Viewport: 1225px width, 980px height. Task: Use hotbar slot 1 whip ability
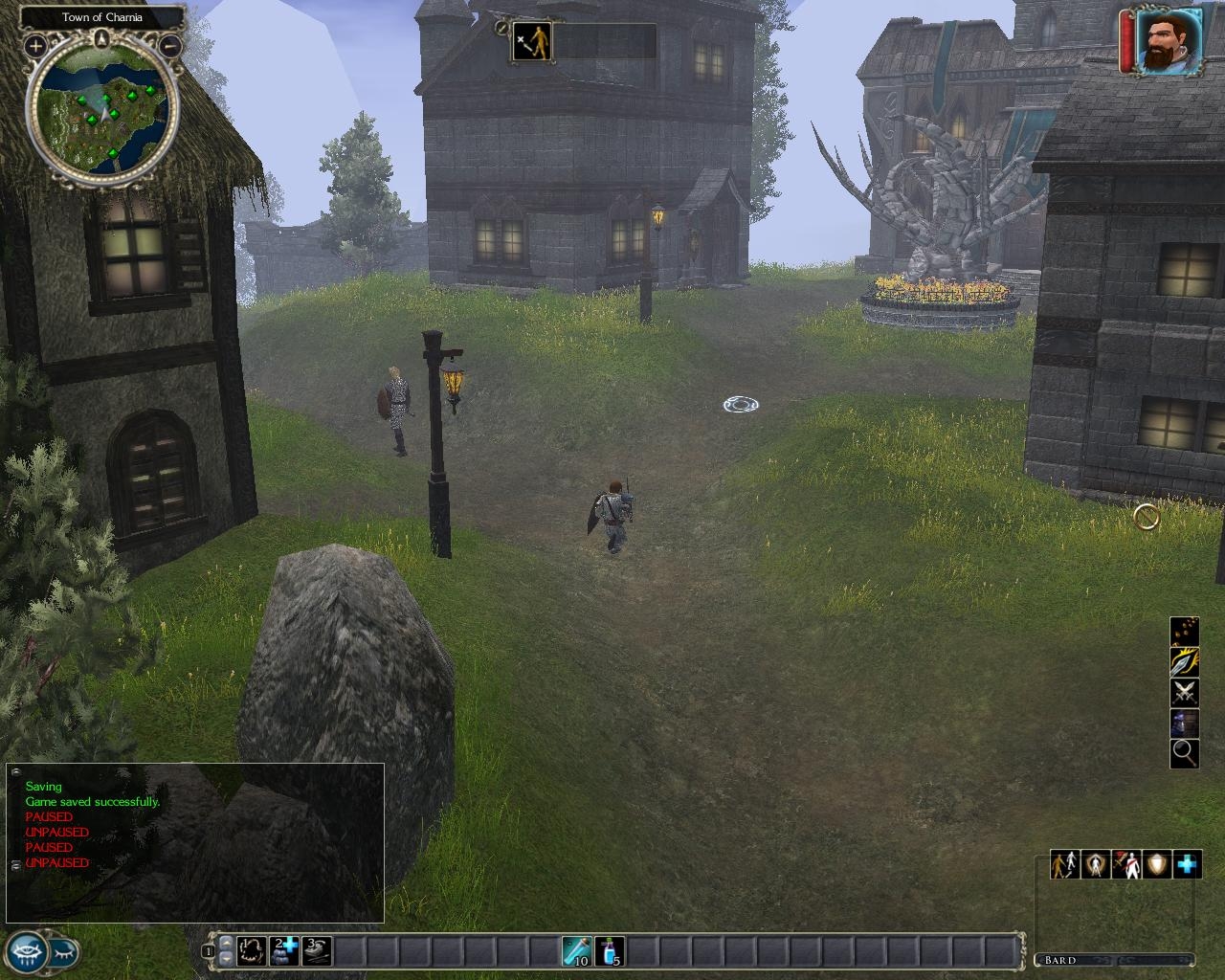(252, 950)
